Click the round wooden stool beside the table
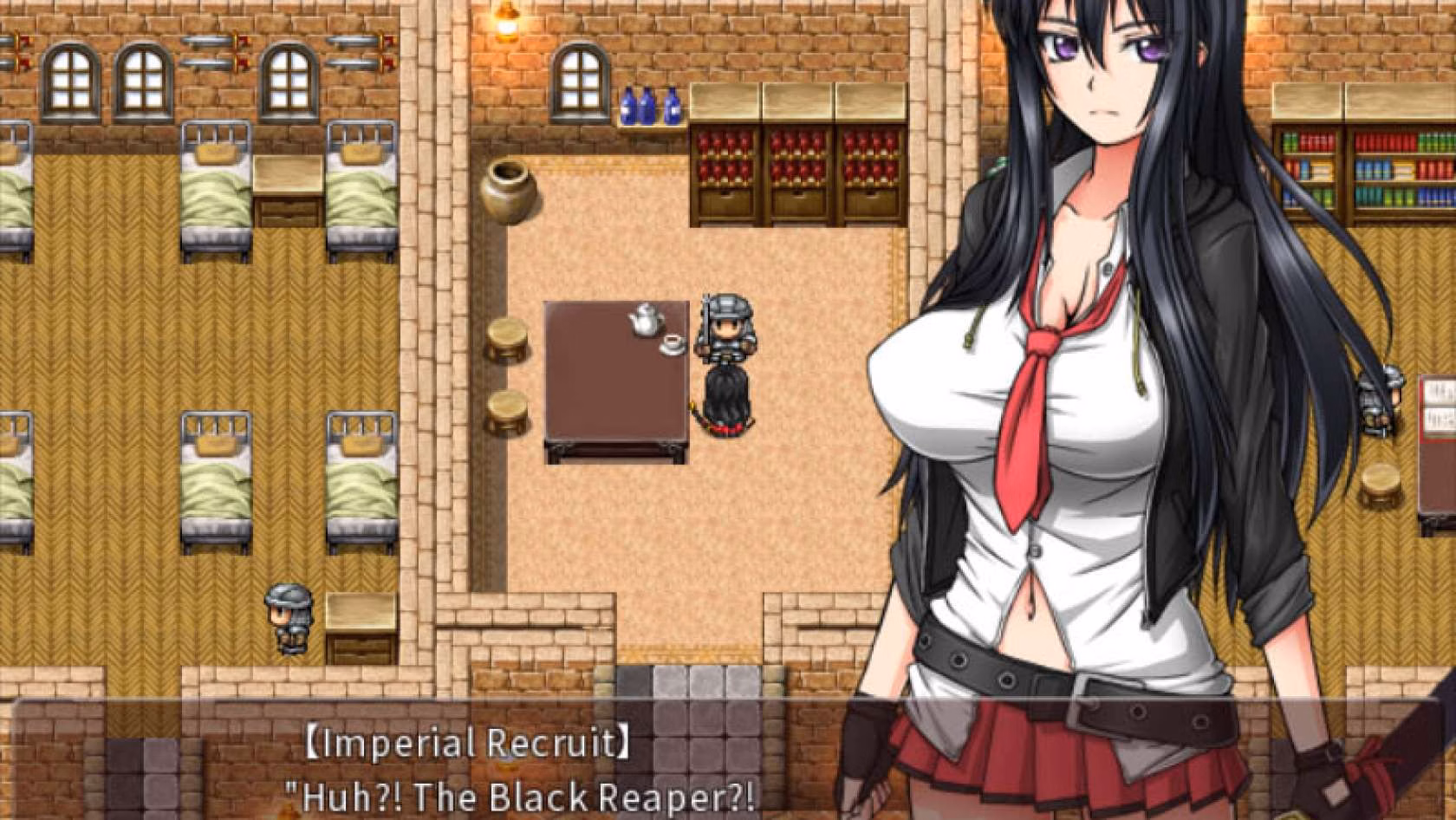This screenshot has height=820, width=1456. point(506,335)
